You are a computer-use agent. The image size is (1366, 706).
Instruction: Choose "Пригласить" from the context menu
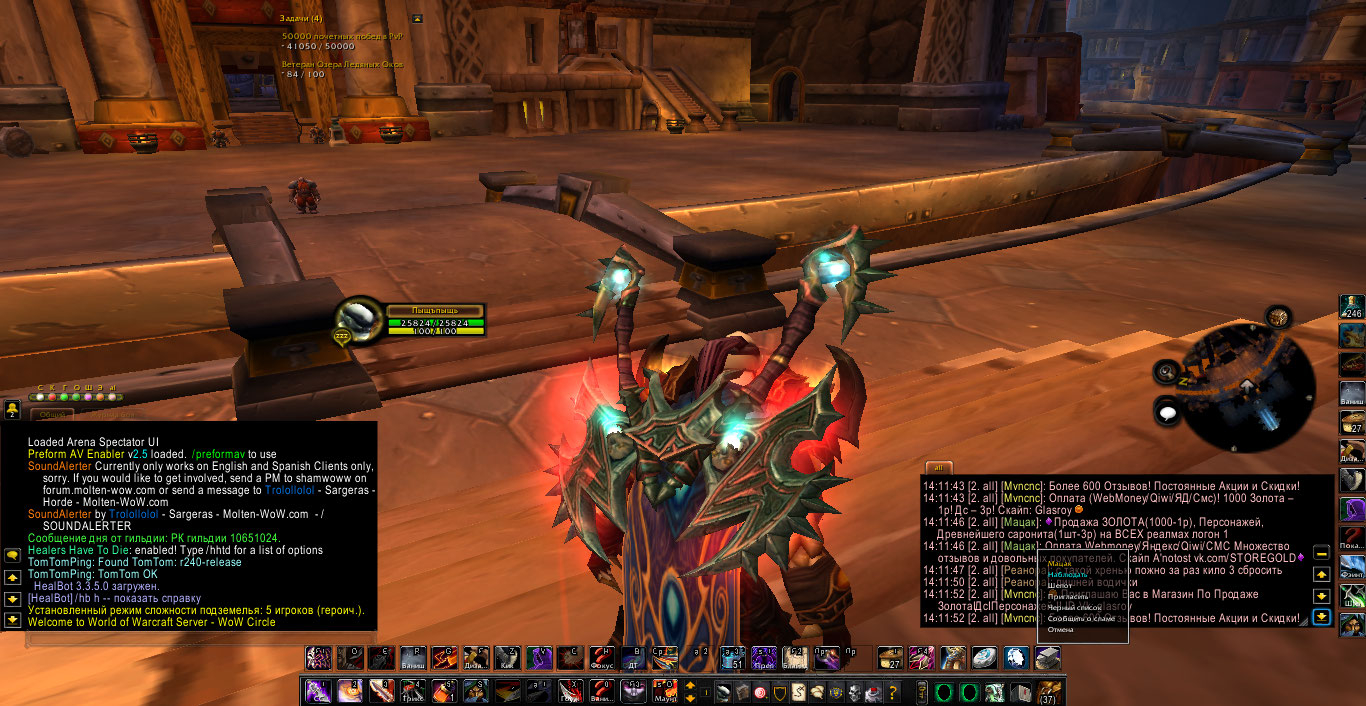click(x=1068, y=597)
